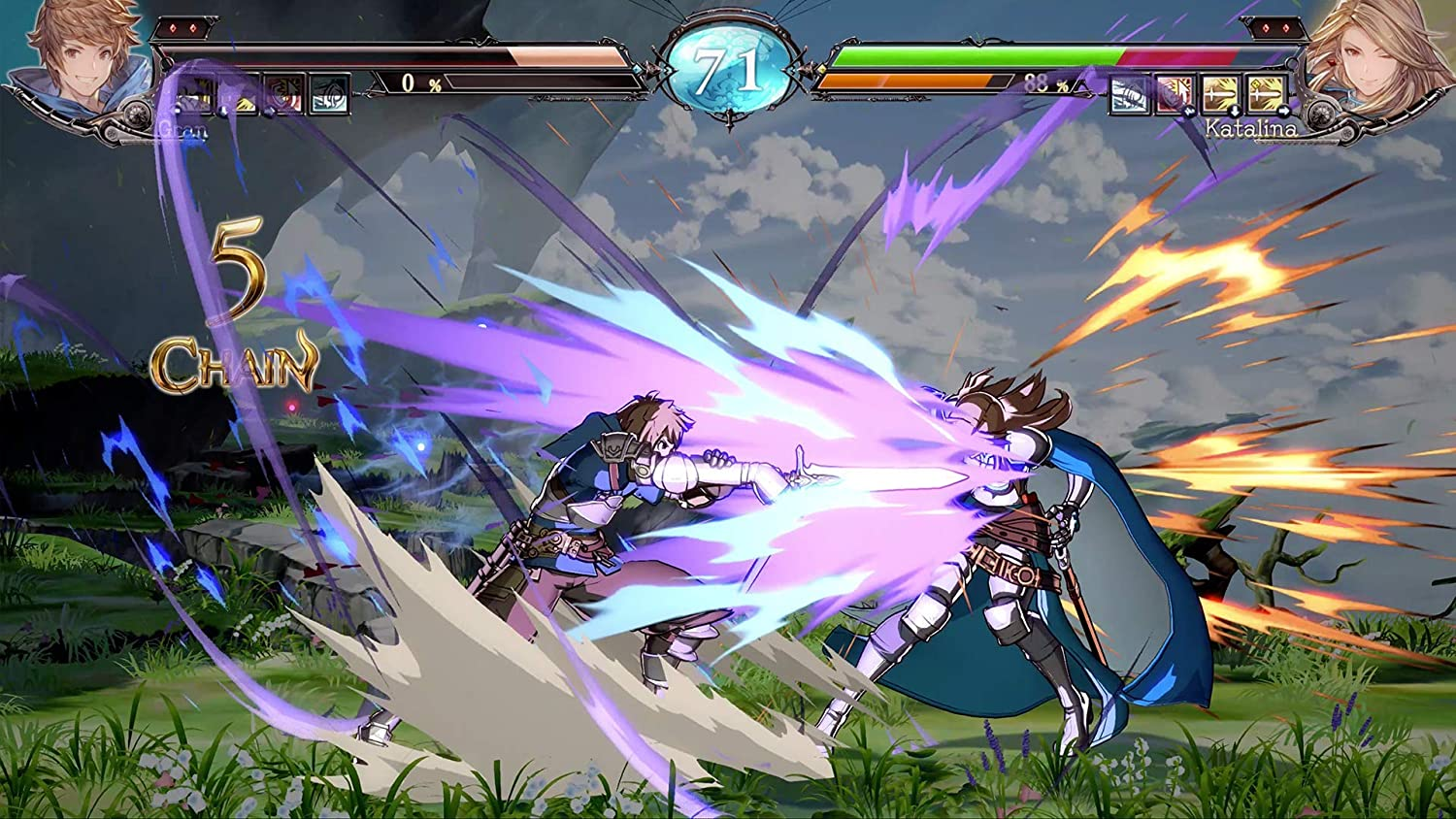The width and height of the screenshot is (1456, 819).
Task: Click Katalina's grey sword-grip skill icon
Action: pyautogui.click(x=1129, y=94)
